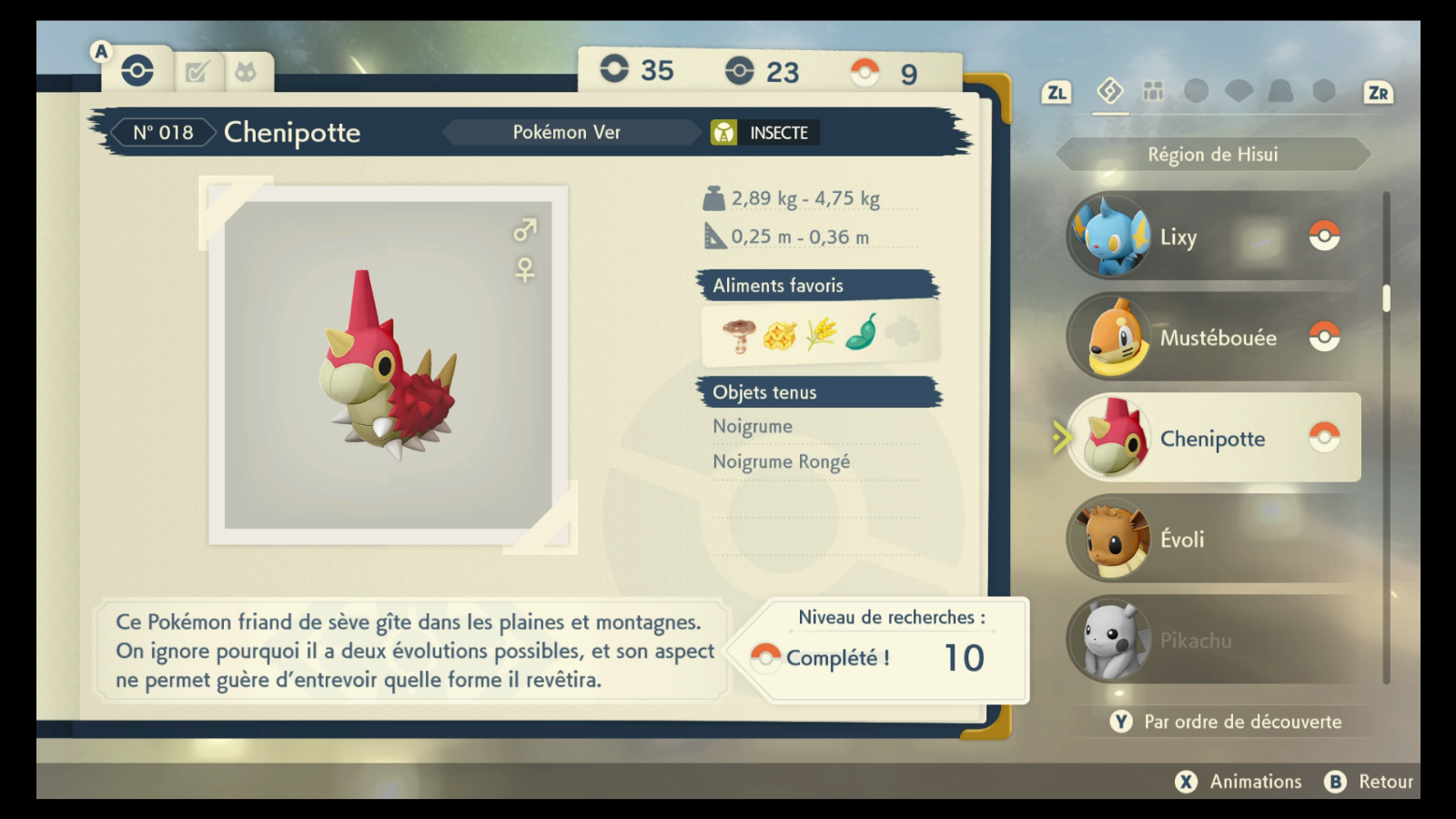Switch to the second area icon tab

click(1153, 91)
